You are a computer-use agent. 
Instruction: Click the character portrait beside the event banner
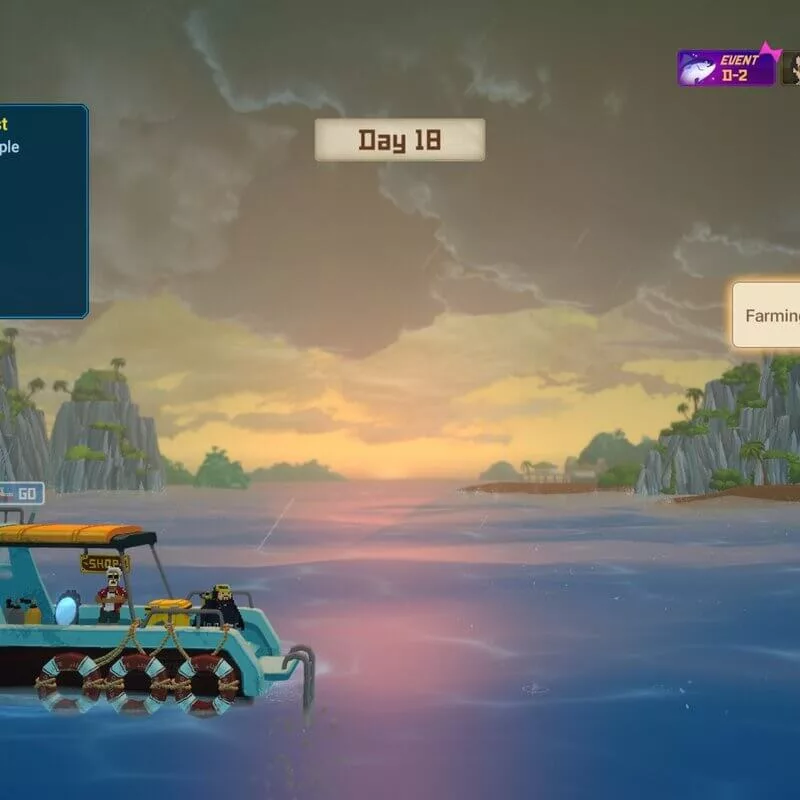point(791,68)
